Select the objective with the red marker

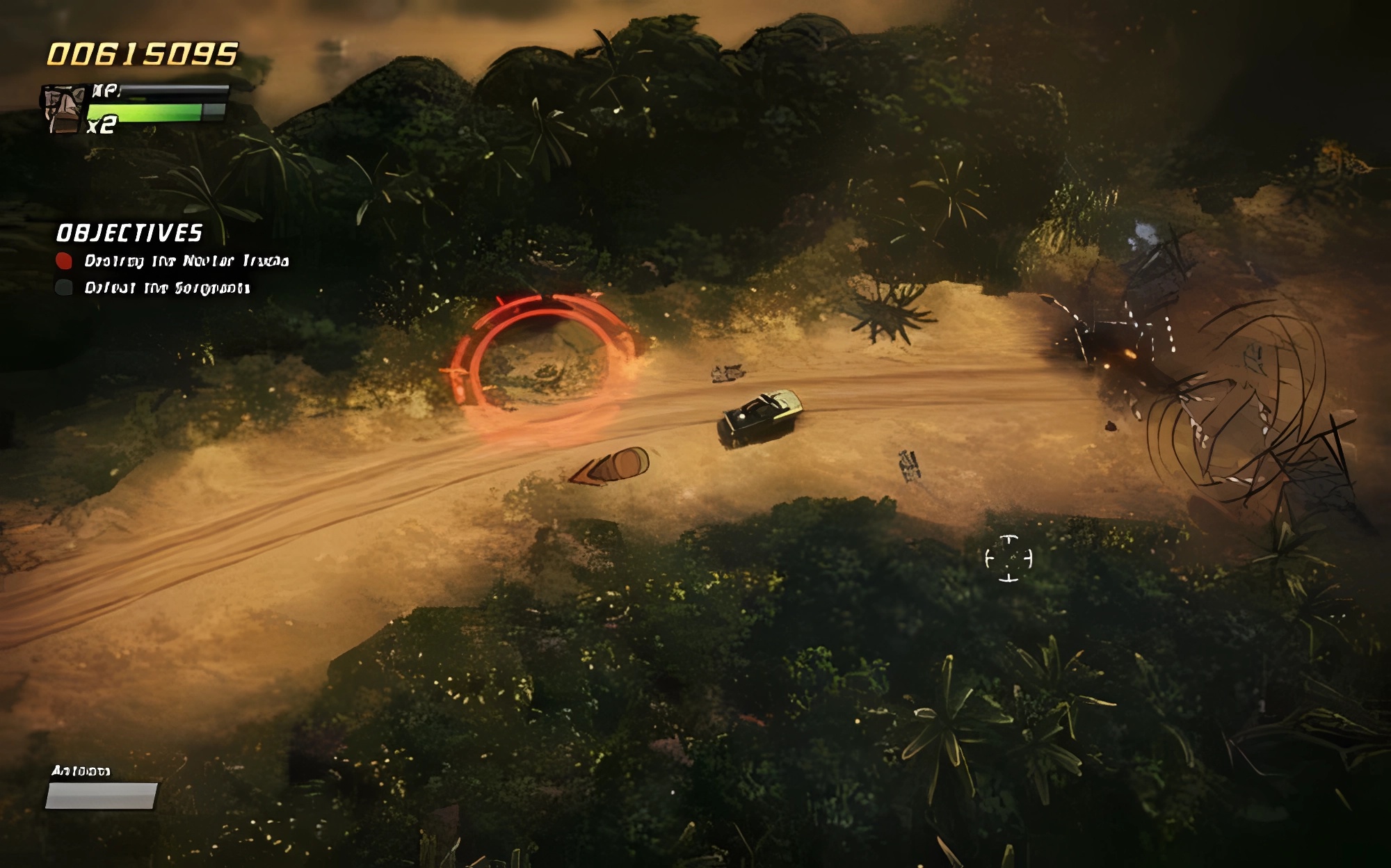coord(186,261)
